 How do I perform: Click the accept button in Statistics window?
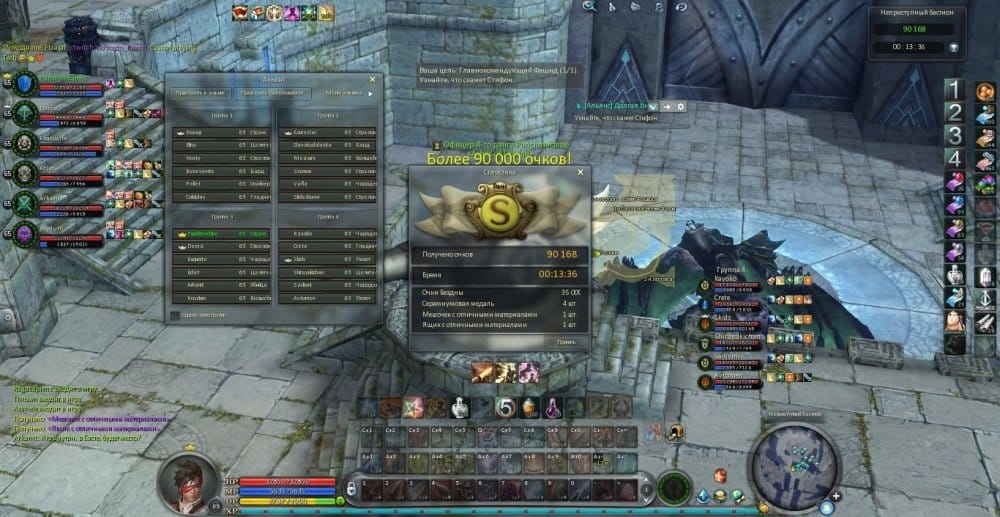coord(566,341)
